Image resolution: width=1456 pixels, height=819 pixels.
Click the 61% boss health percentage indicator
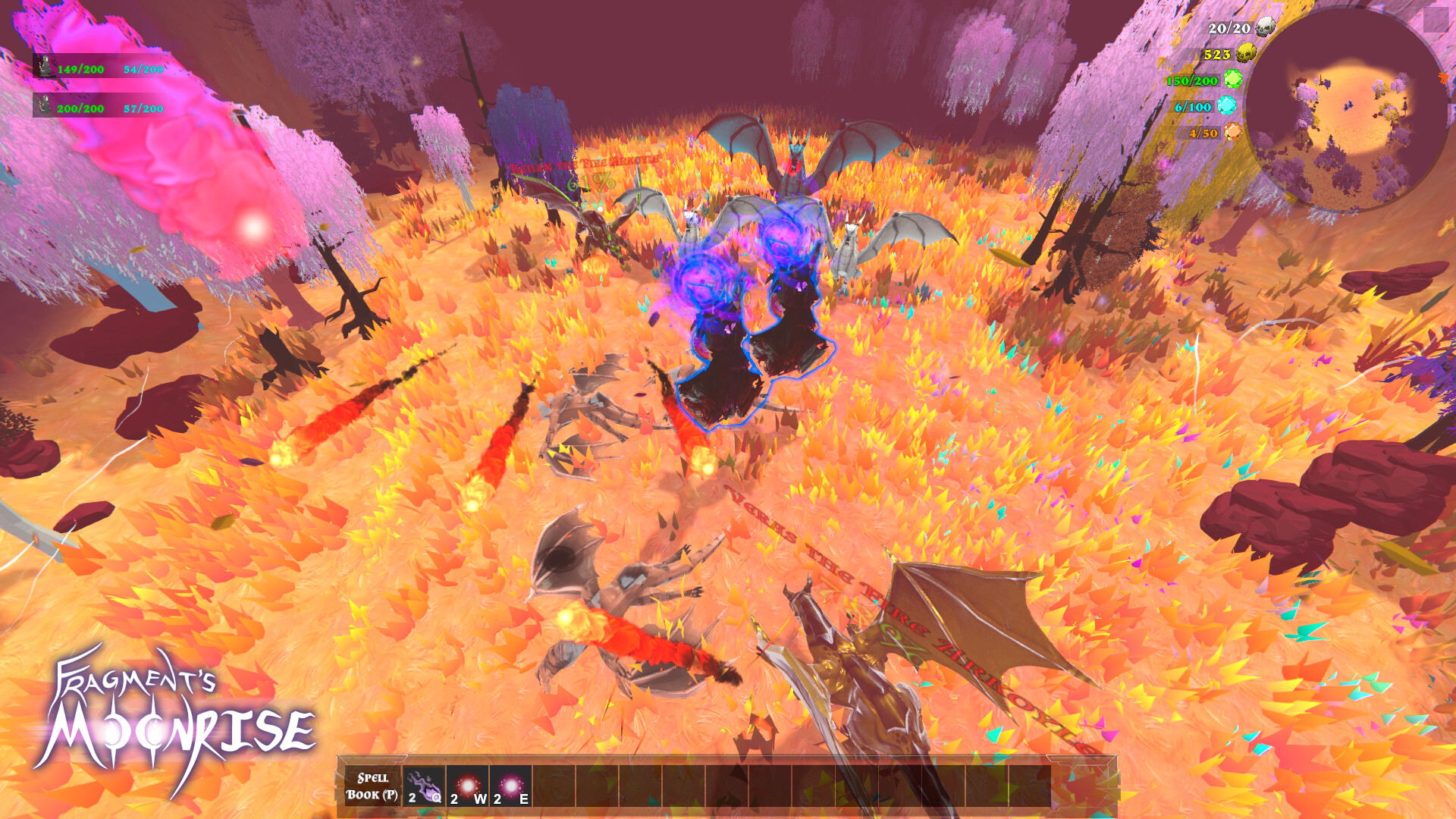click(590, 182)
